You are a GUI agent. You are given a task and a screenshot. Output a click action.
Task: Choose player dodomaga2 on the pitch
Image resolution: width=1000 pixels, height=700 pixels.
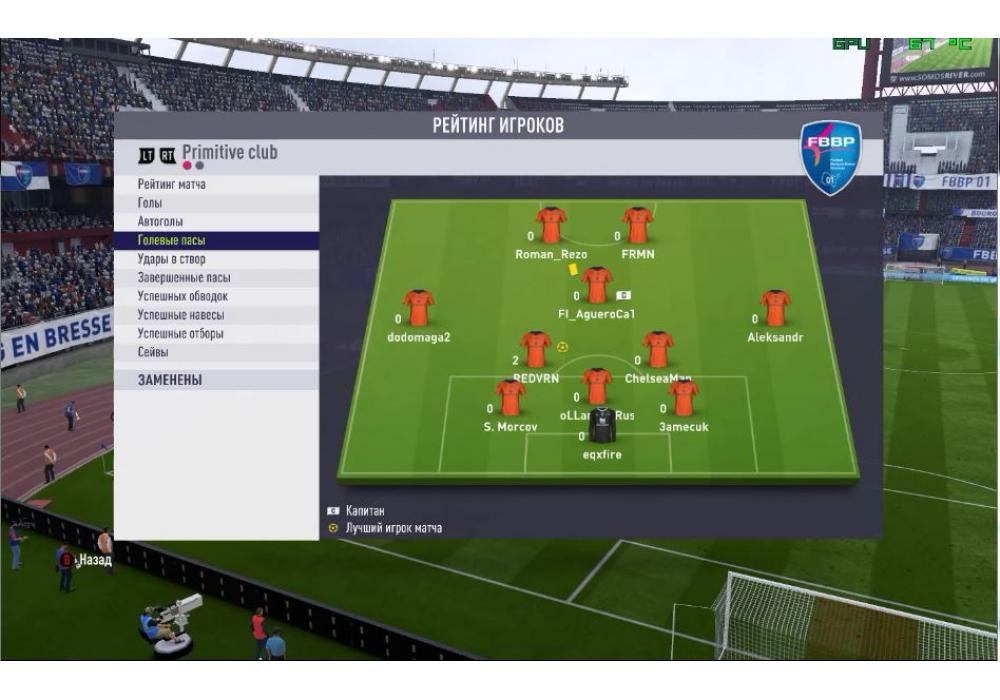click(x=418, y=308)
